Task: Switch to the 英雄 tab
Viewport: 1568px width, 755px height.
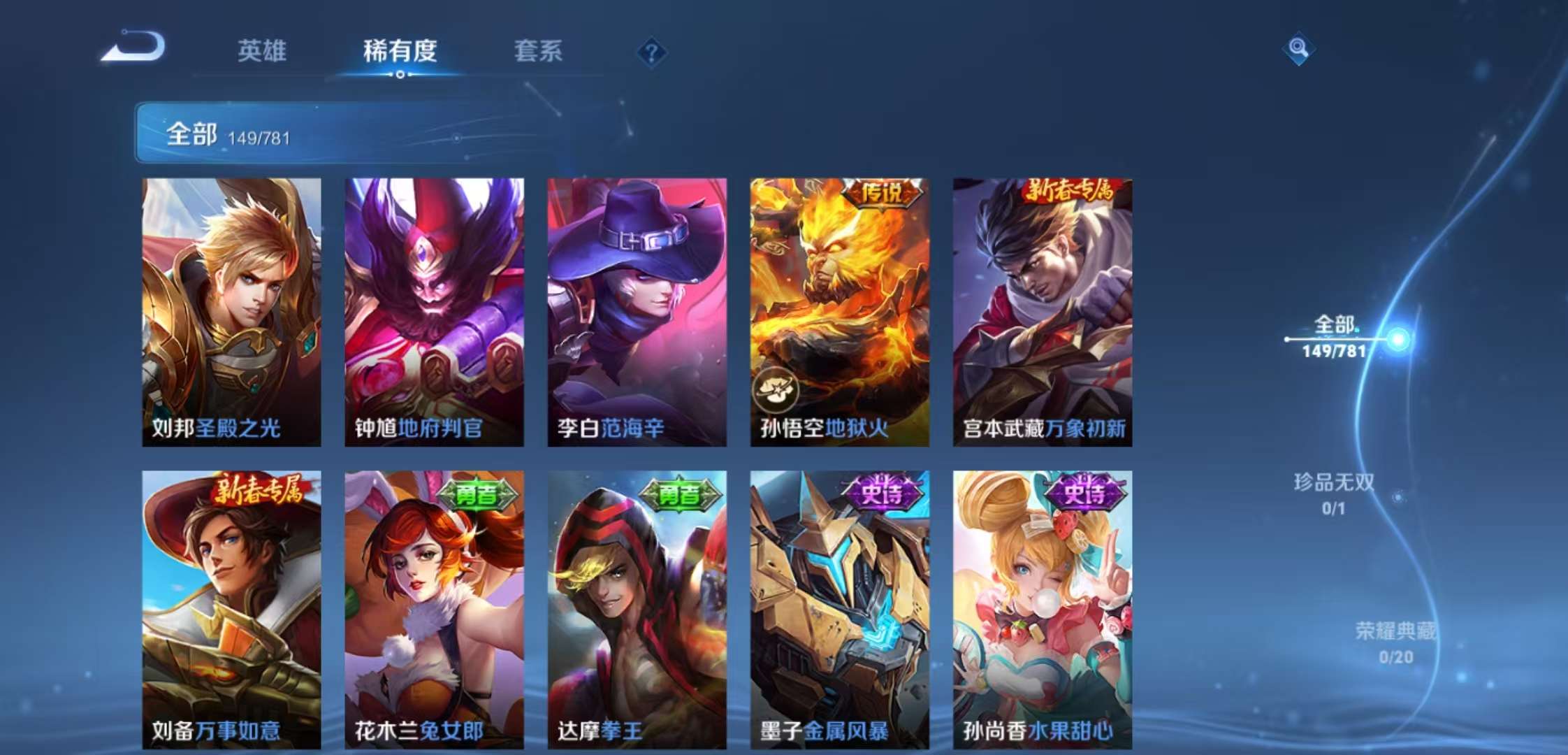Action: [x=261, y=52]
